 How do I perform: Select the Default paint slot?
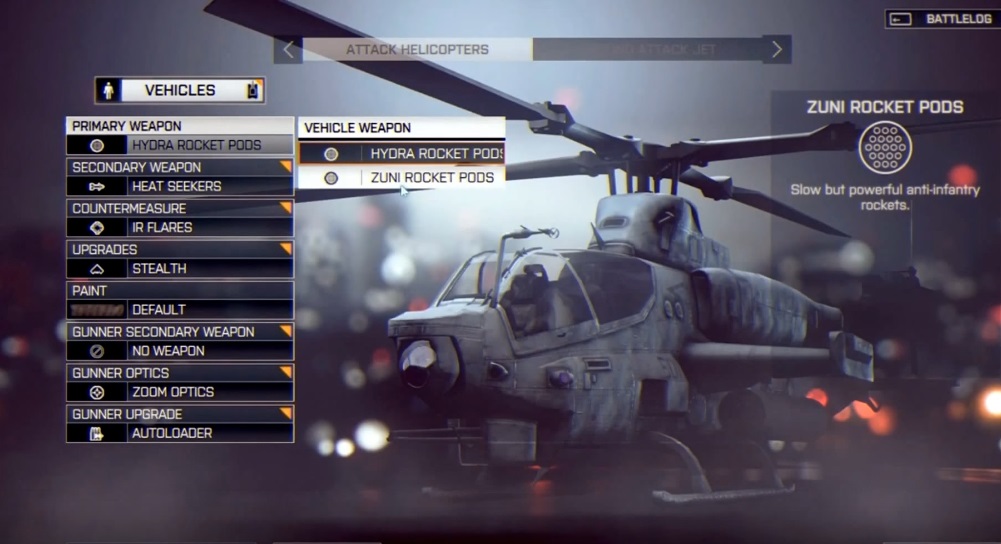pyautogui.click(x=180, y=309)
